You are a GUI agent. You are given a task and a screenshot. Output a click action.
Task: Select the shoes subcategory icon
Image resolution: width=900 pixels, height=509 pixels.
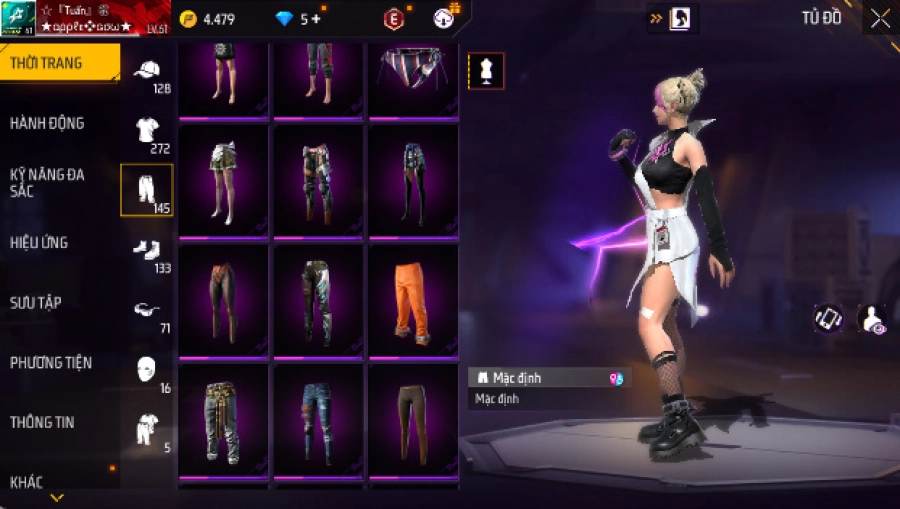[x=147, y=251]
